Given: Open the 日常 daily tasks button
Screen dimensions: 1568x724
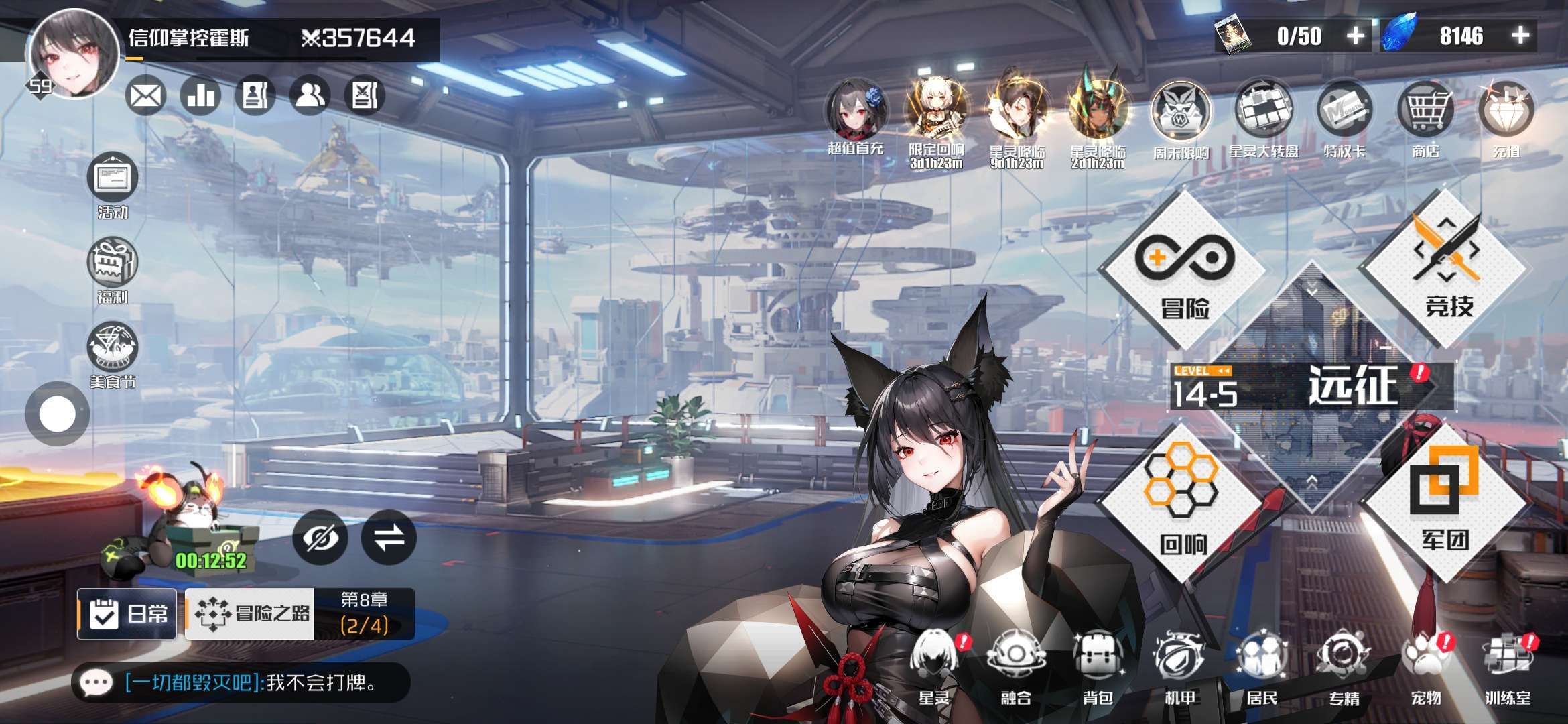Looking at the screenshot, I should click(x=127, y=613).
